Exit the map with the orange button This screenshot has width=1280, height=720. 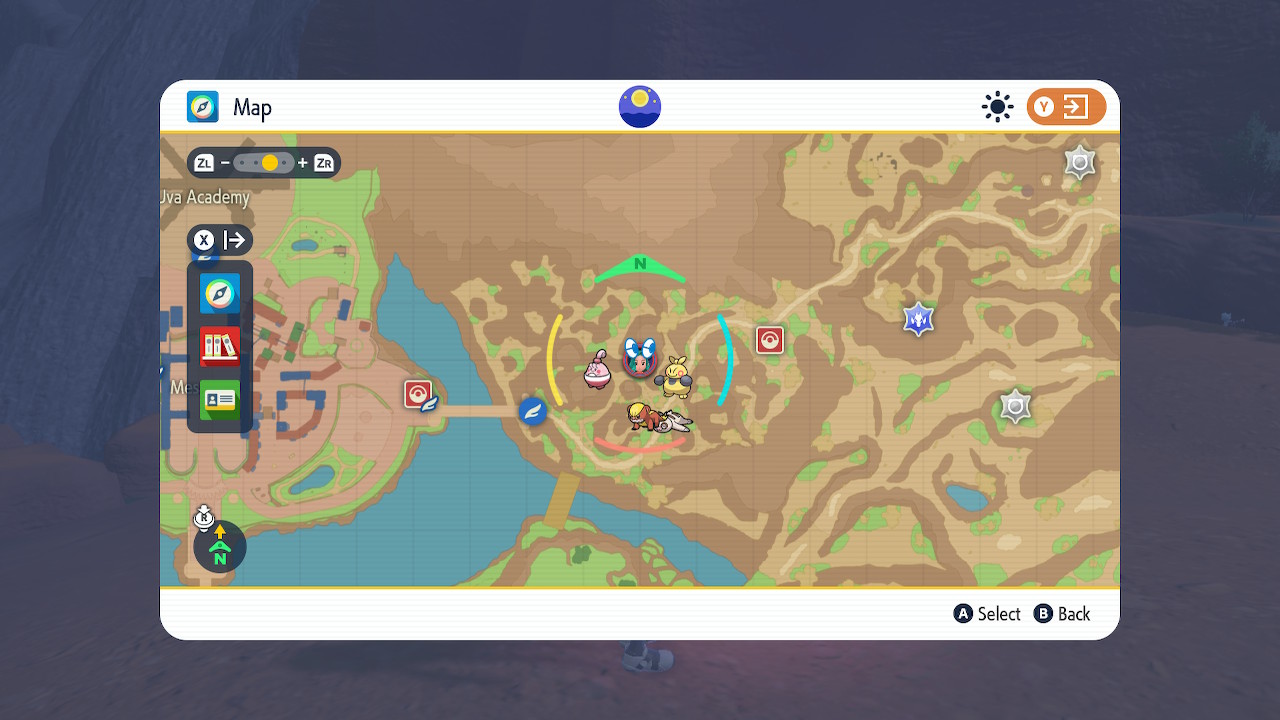pos(1066,107)
